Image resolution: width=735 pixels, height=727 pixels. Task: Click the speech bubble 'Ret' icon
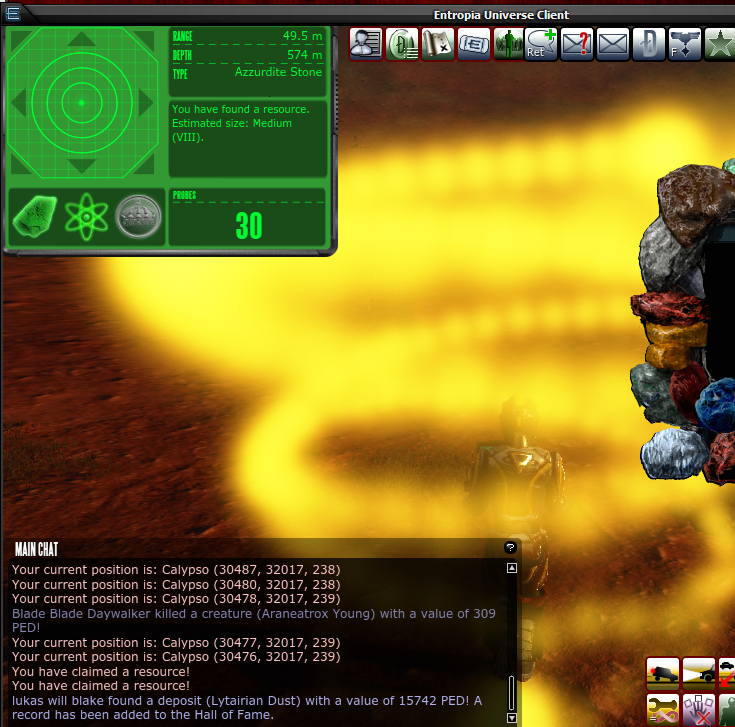coord(542,43)
